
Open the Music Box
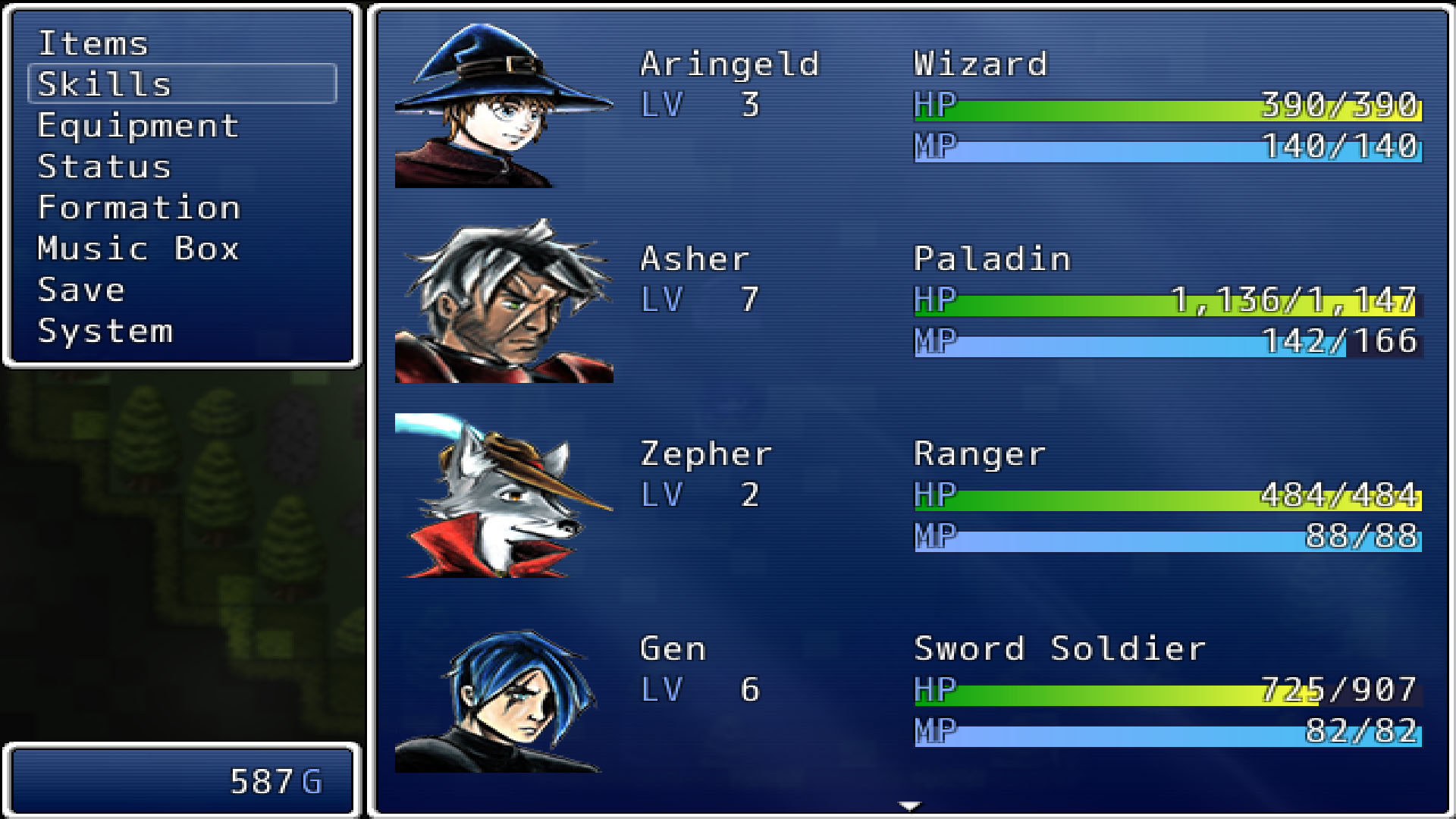[x=139, y=249]
